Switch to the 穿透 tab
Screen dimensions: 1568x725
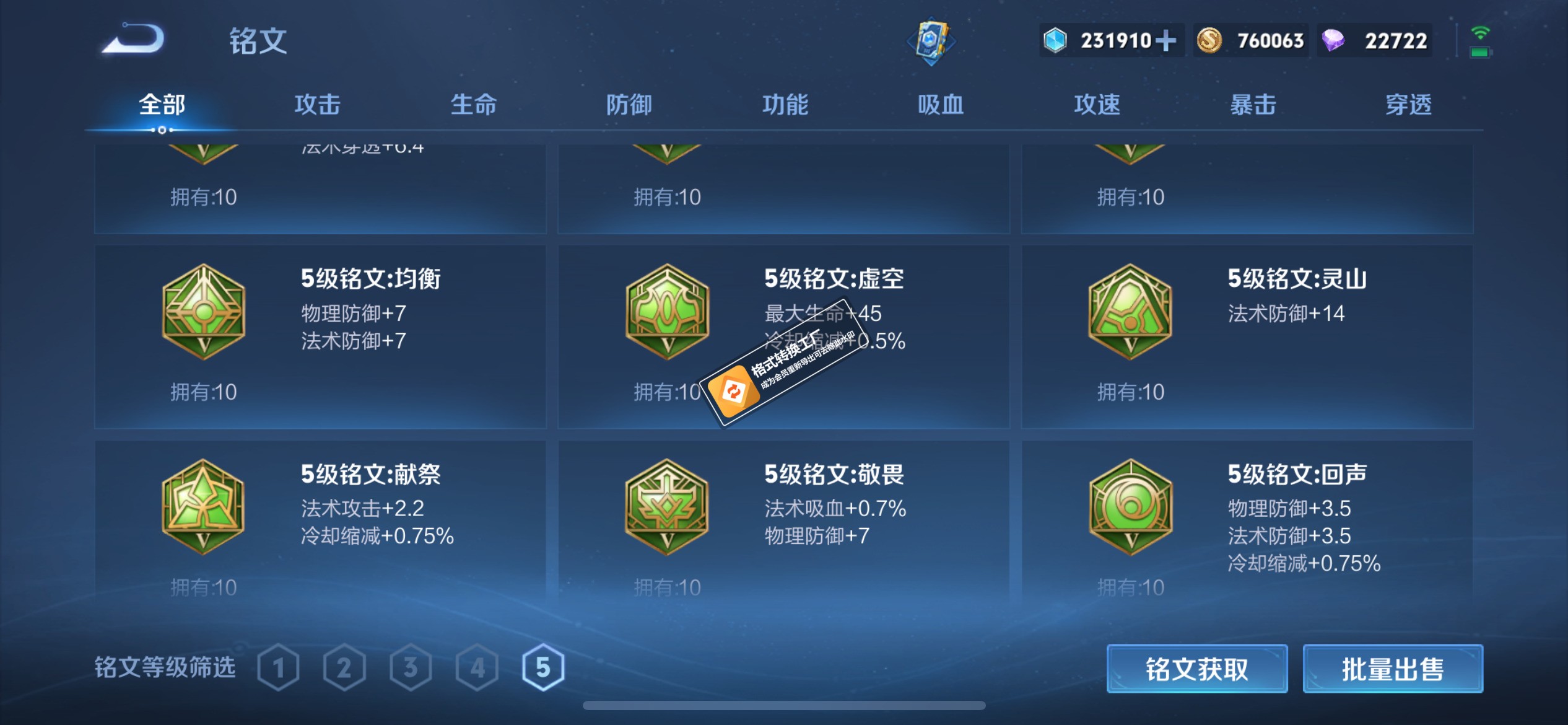[x=1408, y=105]
